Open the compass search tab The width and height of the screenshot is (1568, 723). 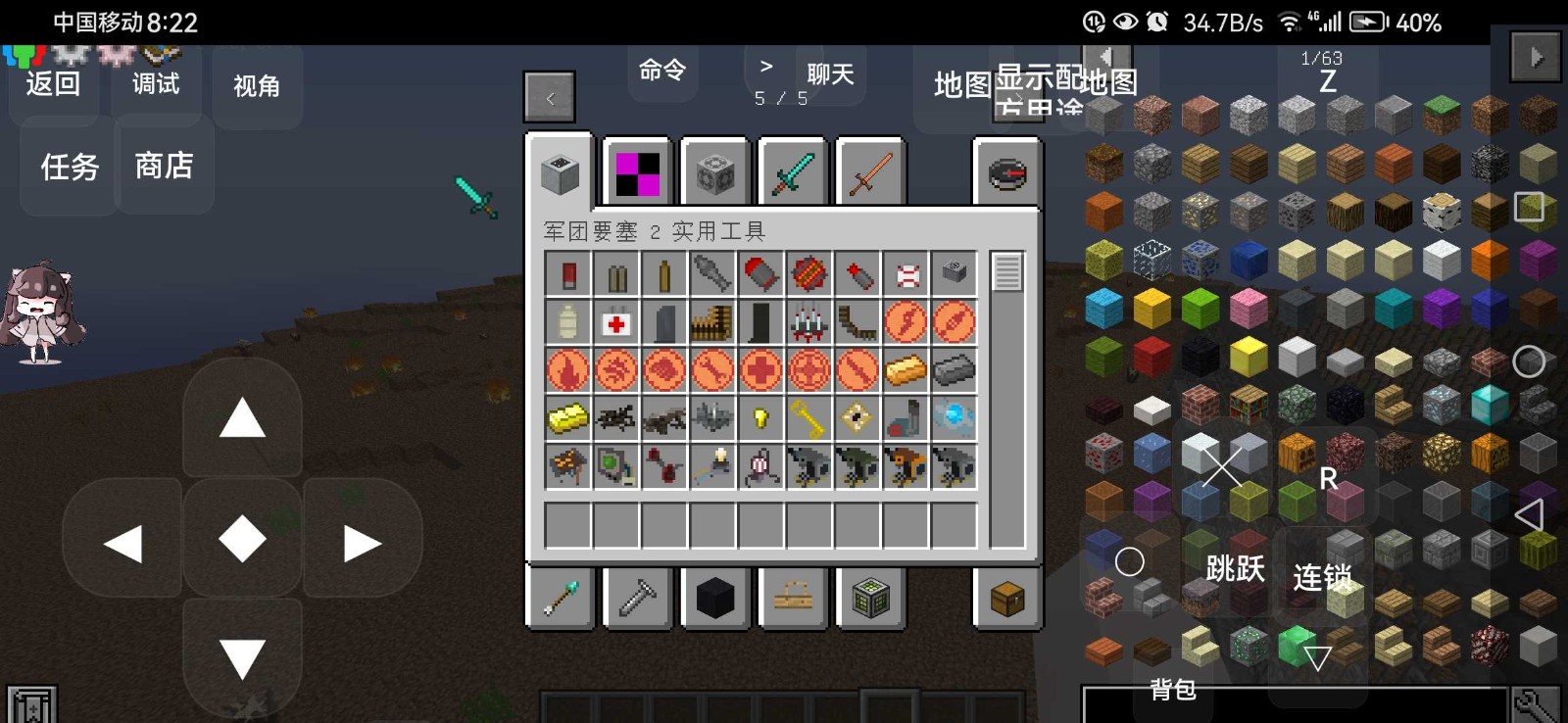point(1006,173)
